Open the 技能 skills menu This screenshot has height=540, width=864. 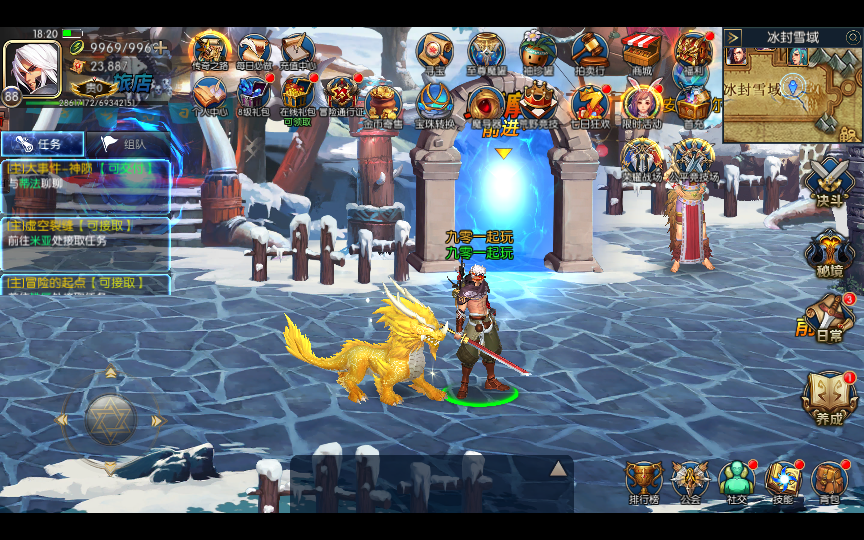(784, 481)
